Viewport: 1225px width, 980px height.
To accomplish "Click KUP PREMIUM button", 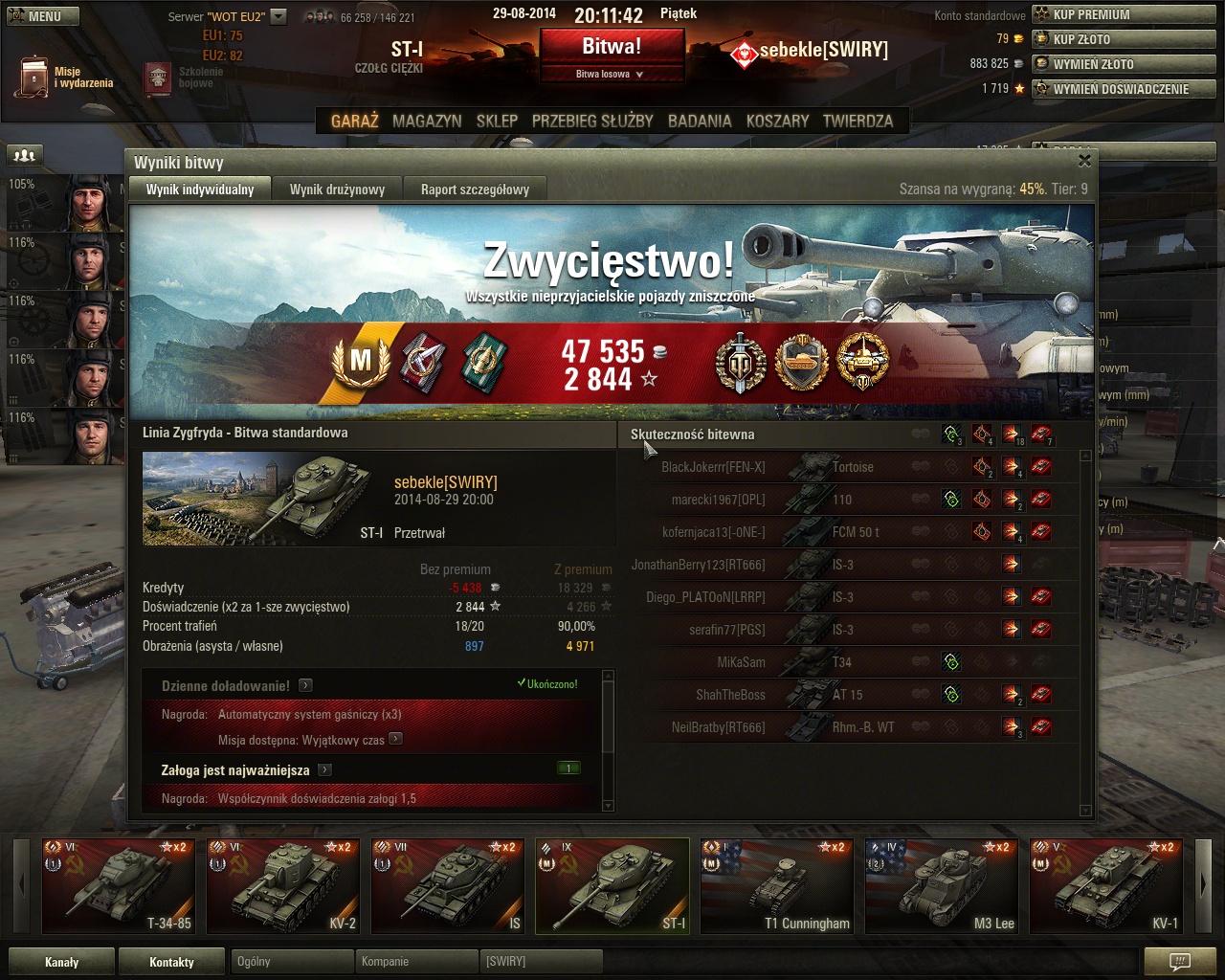I will tap(1124, 14).
